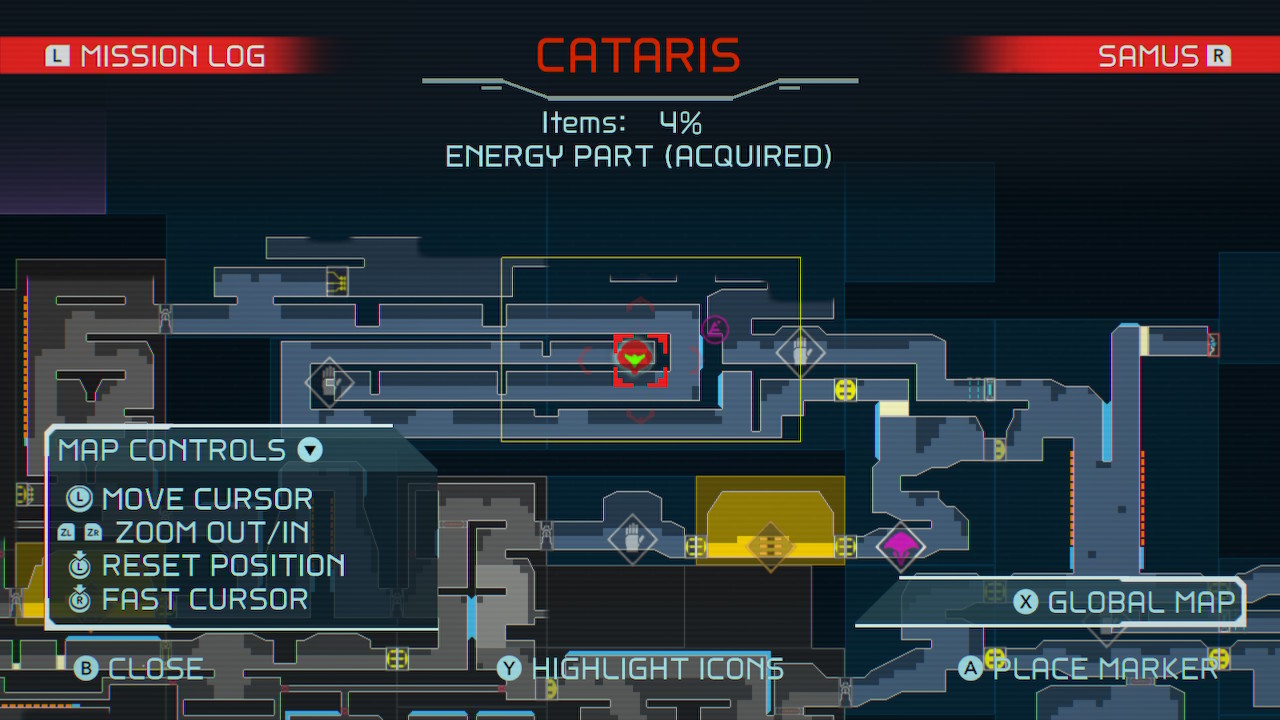Click the B button icon beside CLOSE

tap(87, 668)
